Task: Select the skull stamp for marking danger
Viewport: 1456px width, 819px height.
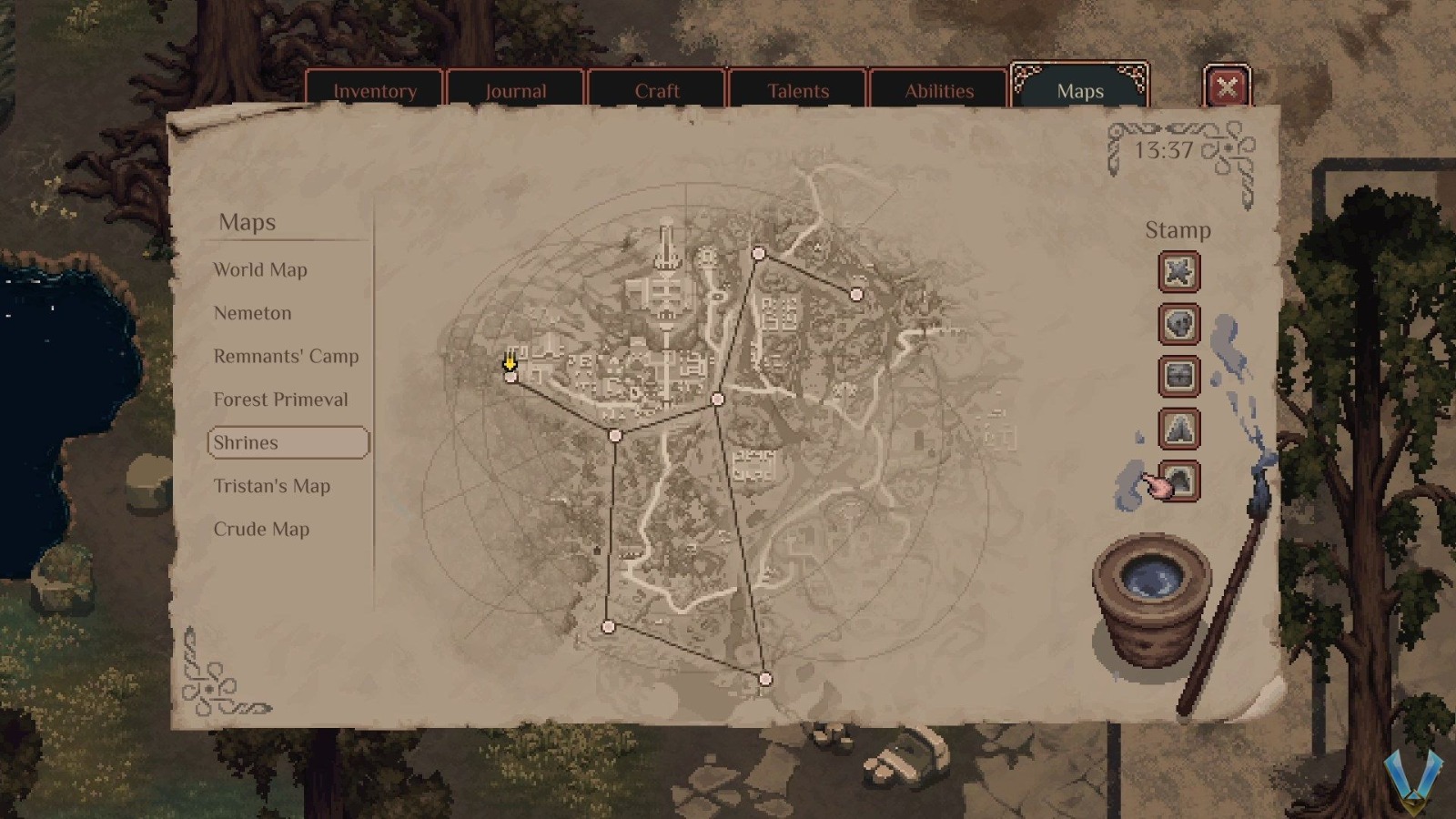Action: pyautogui.click(x=1179, y=325)
